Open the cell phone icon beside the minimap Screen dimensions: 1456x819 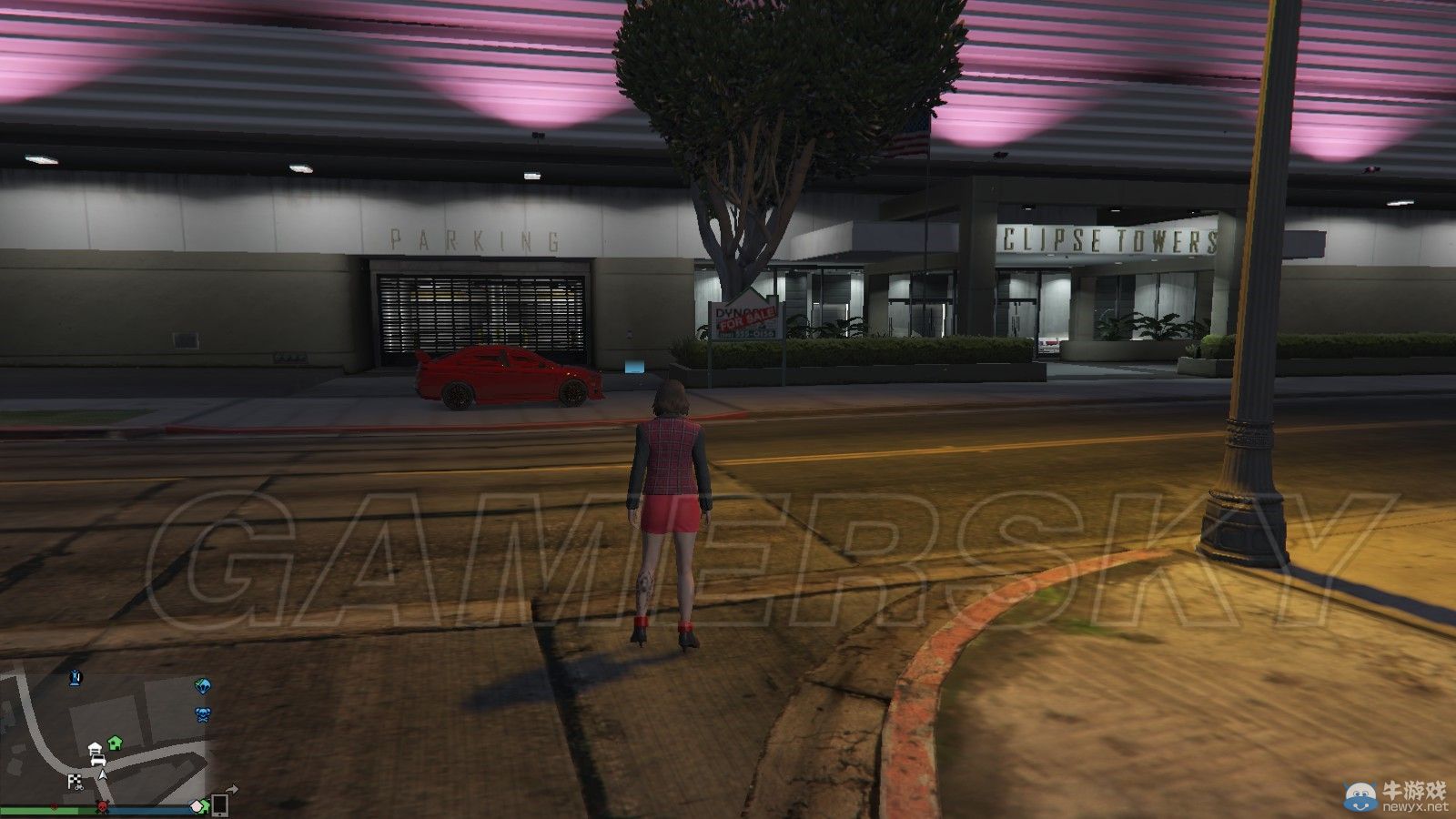[218, 805]
